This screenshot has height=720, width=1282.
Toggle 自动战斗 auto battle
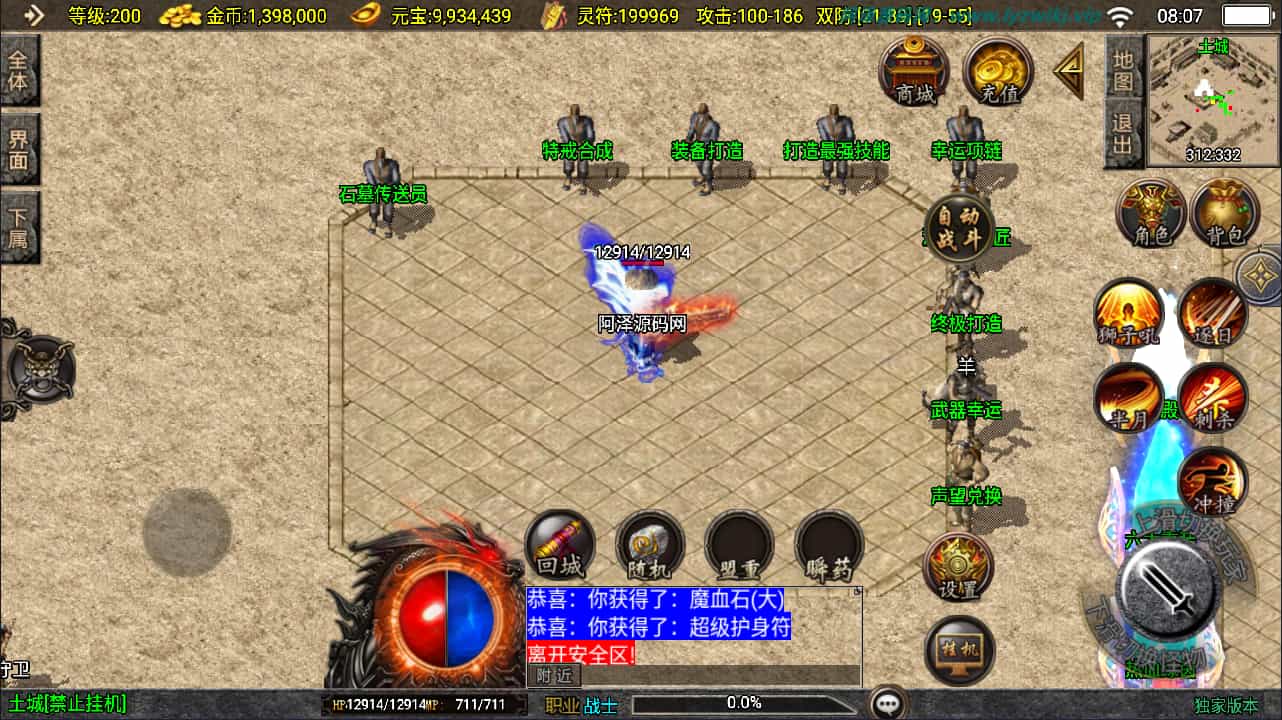959,229
